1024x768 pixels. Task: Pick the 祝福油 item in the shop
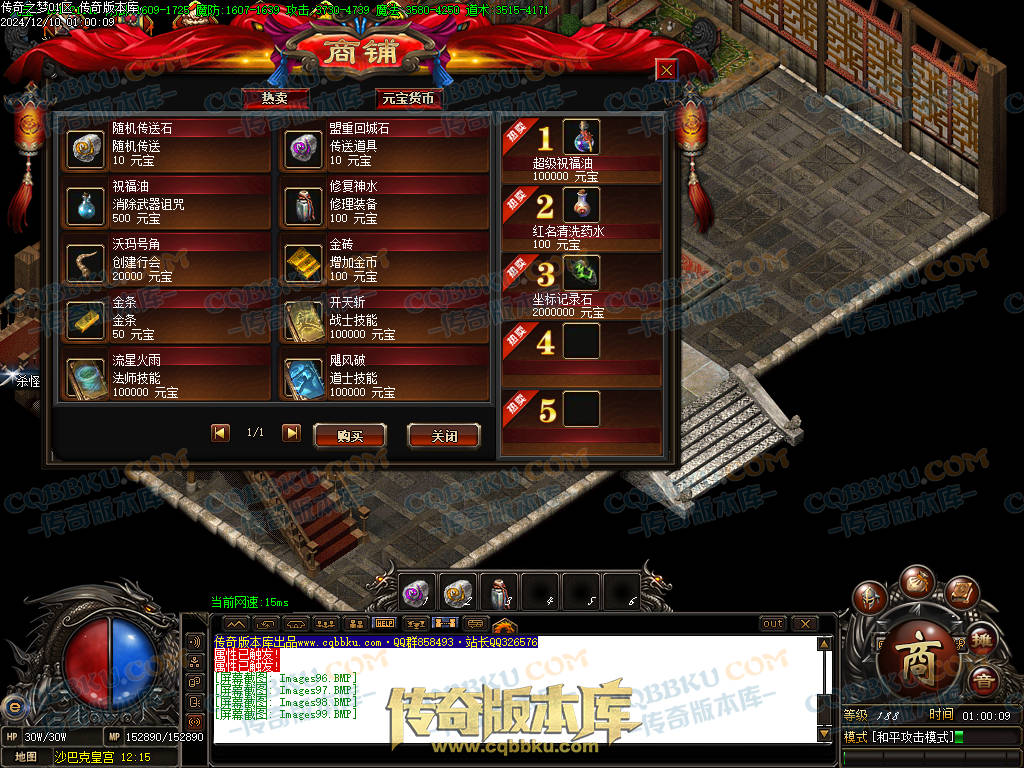[x=85, y=206]
